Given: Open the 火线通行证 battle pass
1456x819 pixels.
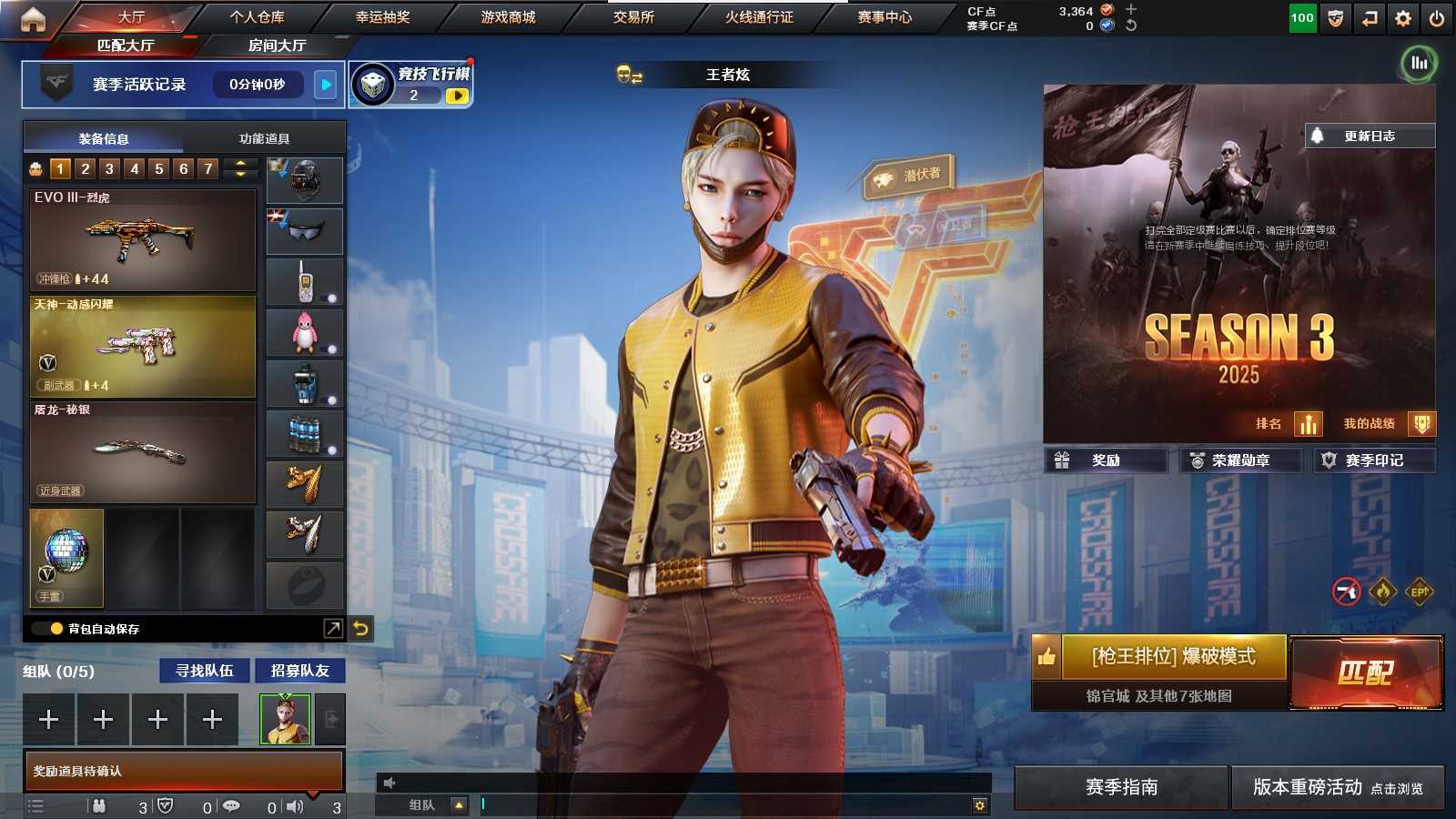Looking at the screenshot, I should (x=759, y=17).
